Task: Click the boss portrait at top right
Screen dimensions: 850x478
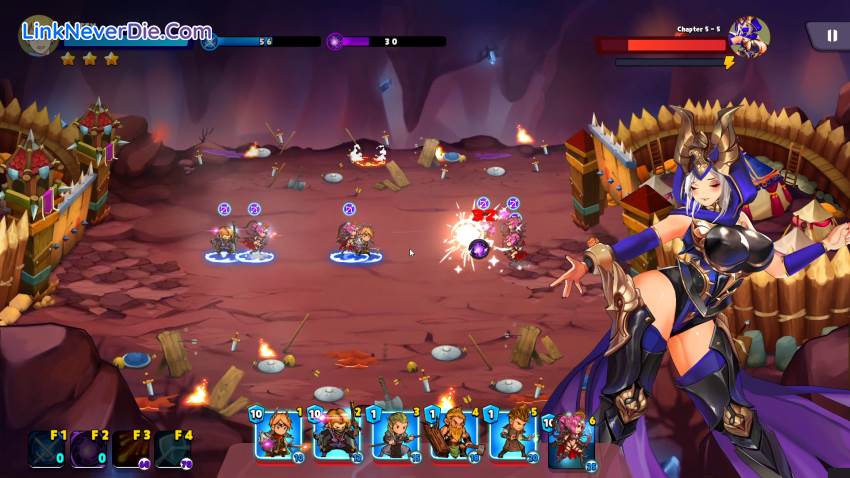Action: (748, 38)
